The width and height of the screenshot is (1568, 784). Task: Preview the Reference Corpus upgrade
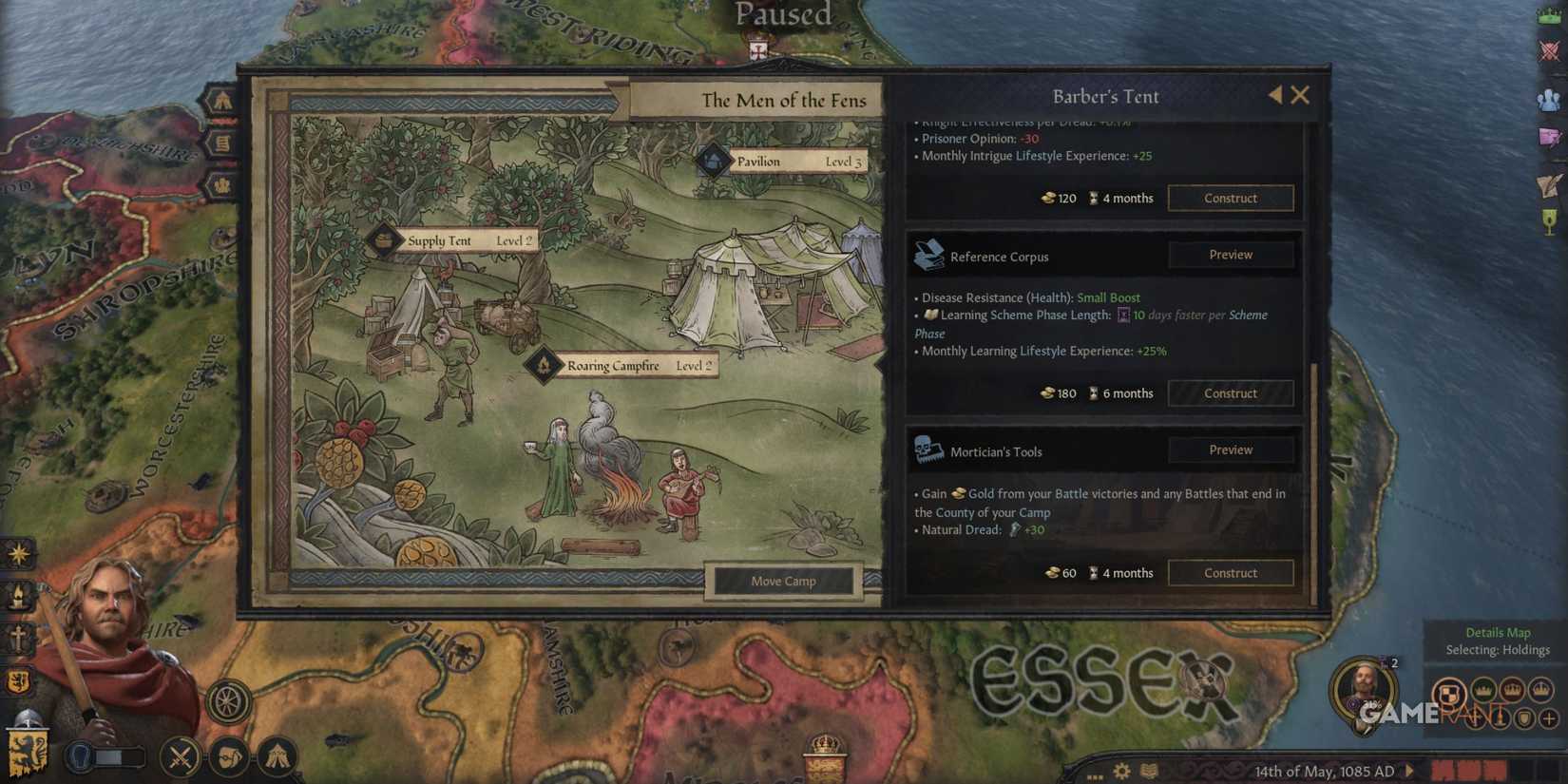(x=1230, y=255)
